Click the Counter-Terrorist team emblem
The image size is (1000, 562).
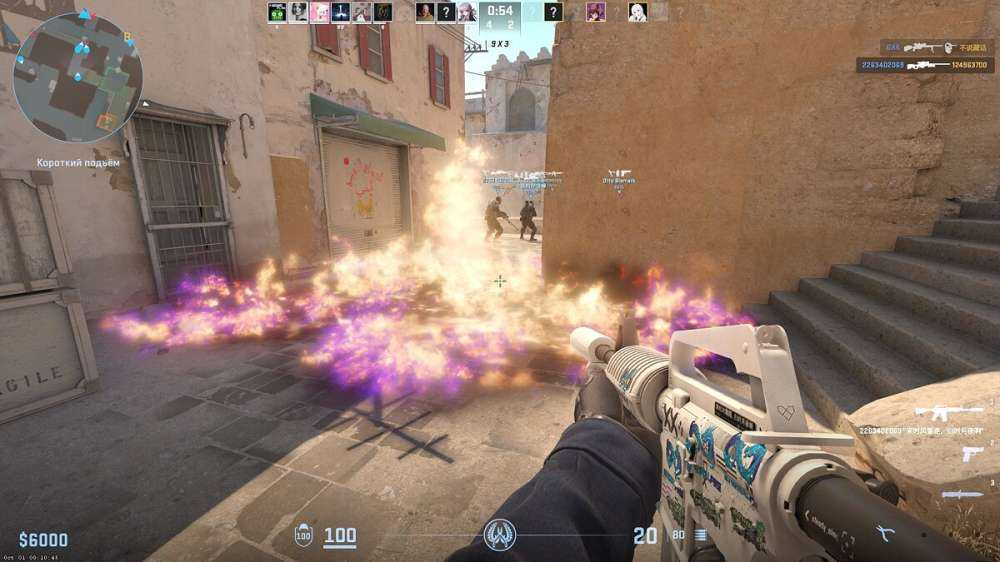499,536
